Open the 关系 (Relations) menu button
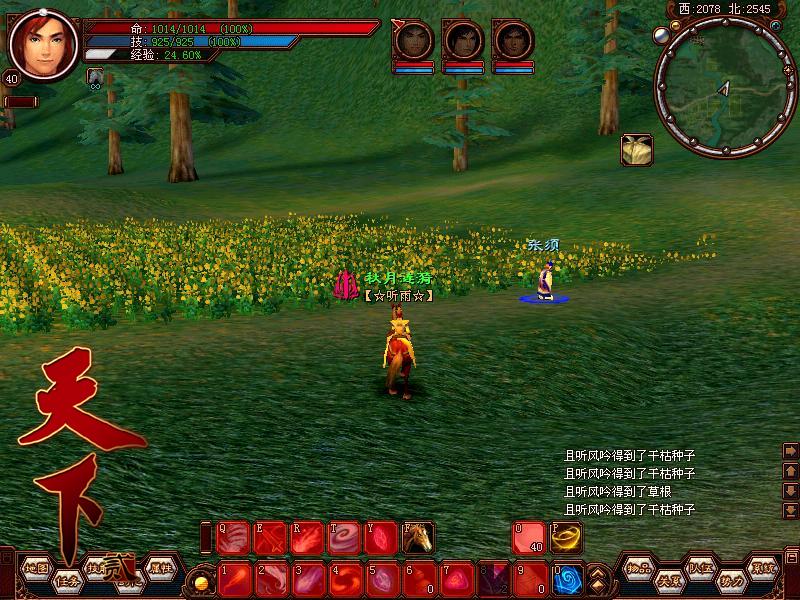This screenshot has width=800, height=600. point(668,580)
